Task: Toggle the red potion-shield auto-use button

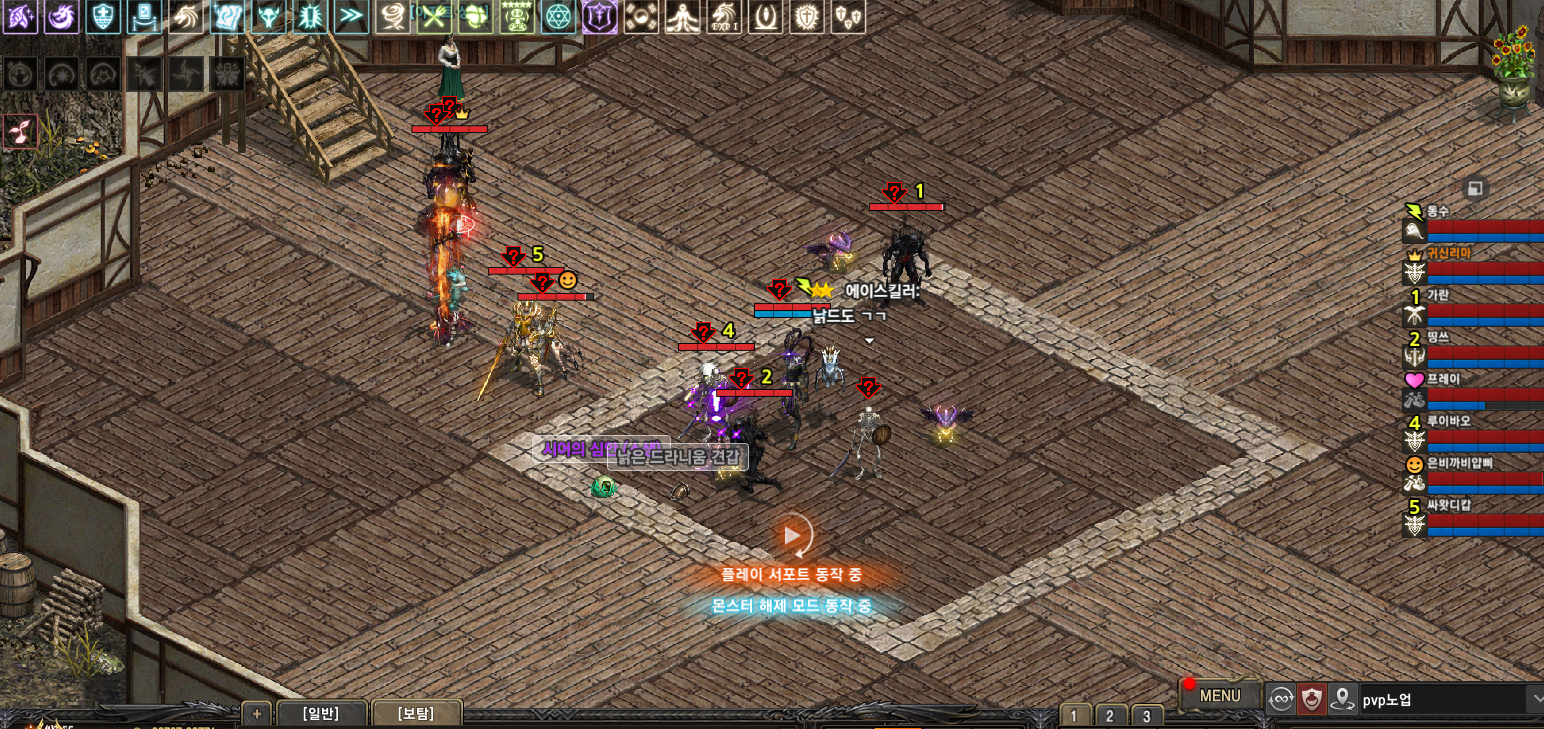Action: (x=1313, y=698)
